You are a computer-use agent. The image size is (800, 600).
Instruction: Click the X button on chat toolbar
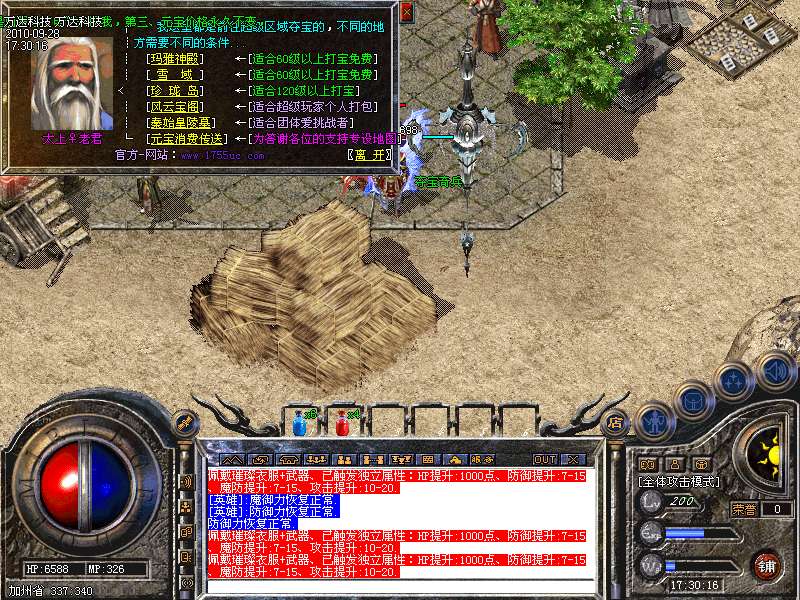coord(574,459)
